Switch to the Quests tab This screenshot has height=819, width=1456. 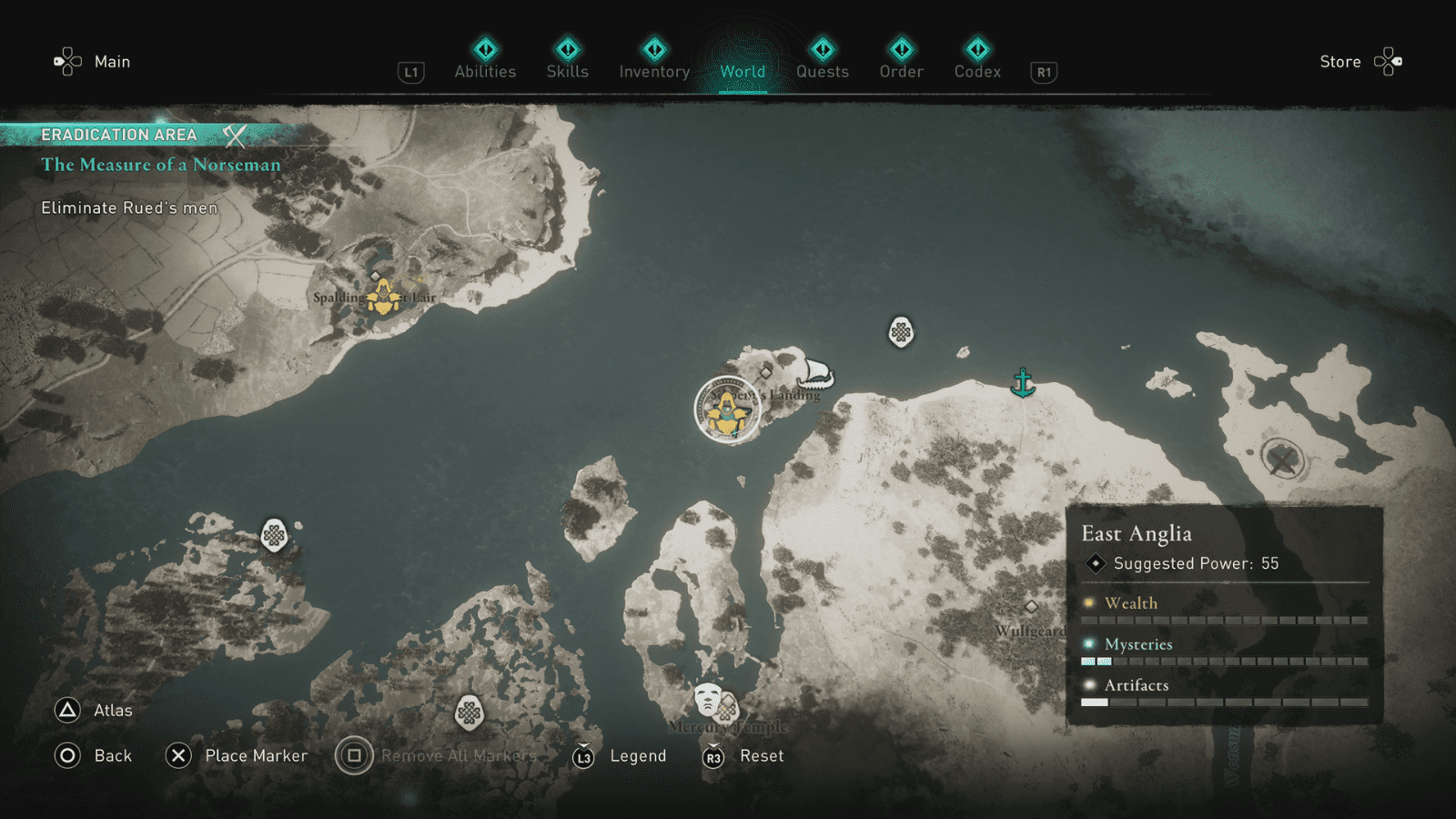tap(822, 72)
